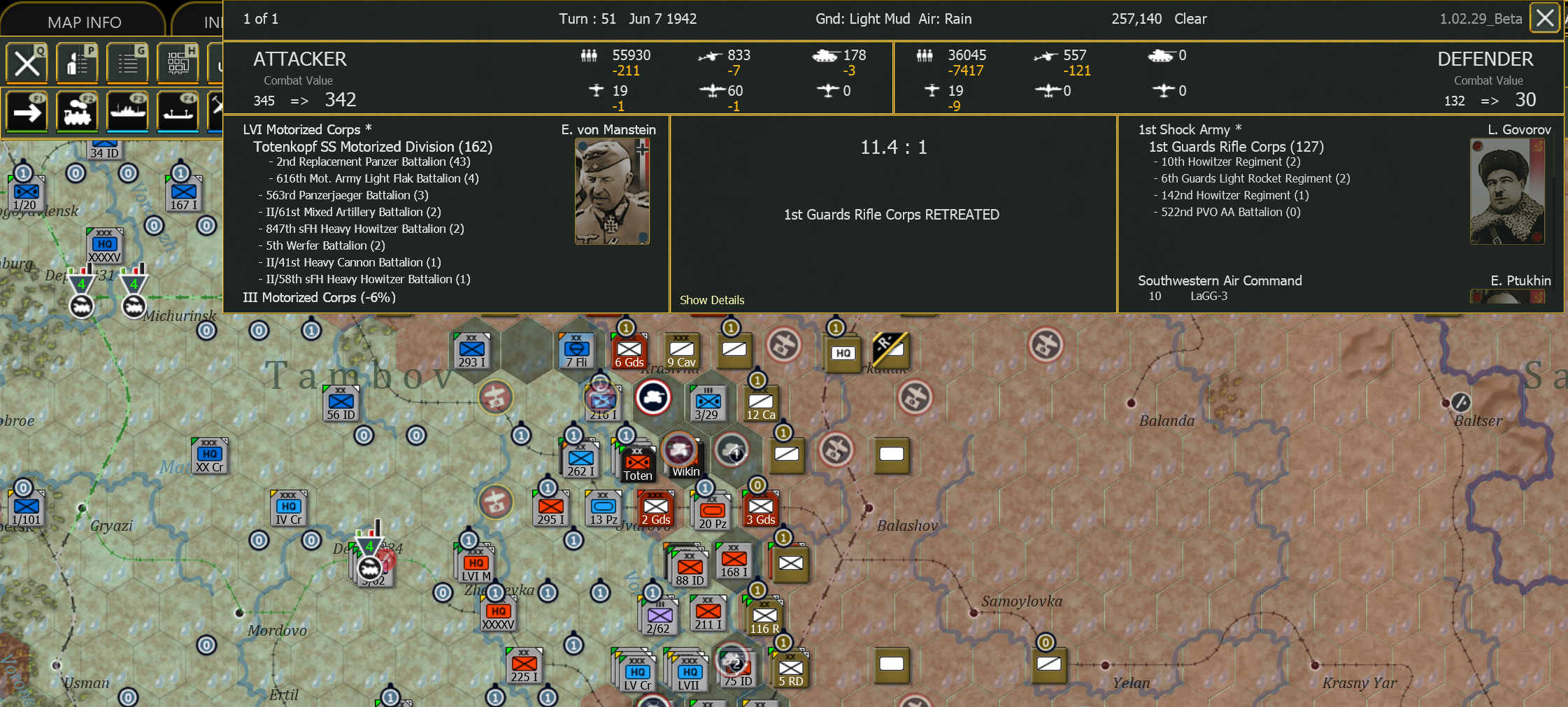Screen dimensions: 1568x707
Task: Select the F1 movement mode arrow icon
Action: point(27,112)
